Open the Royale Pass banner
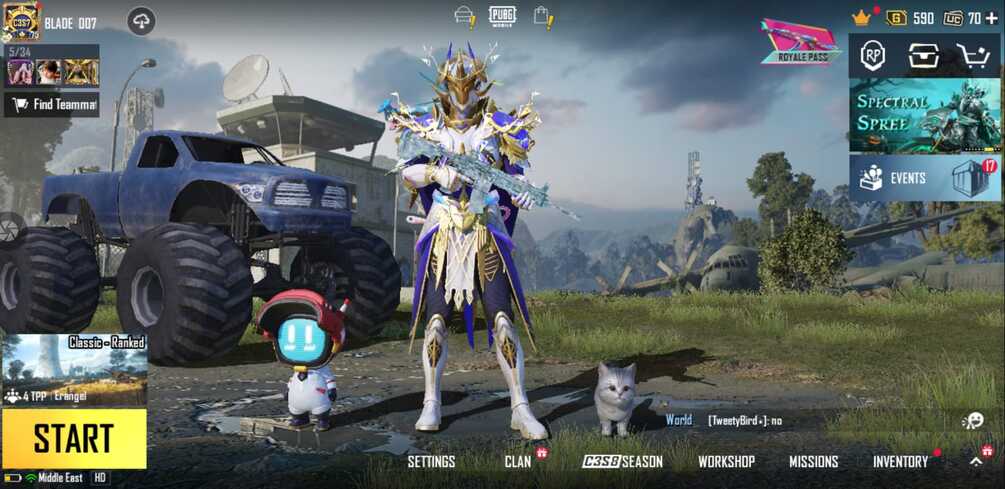The width and height of the screenshot is (1005, 489). pos(800,41)
